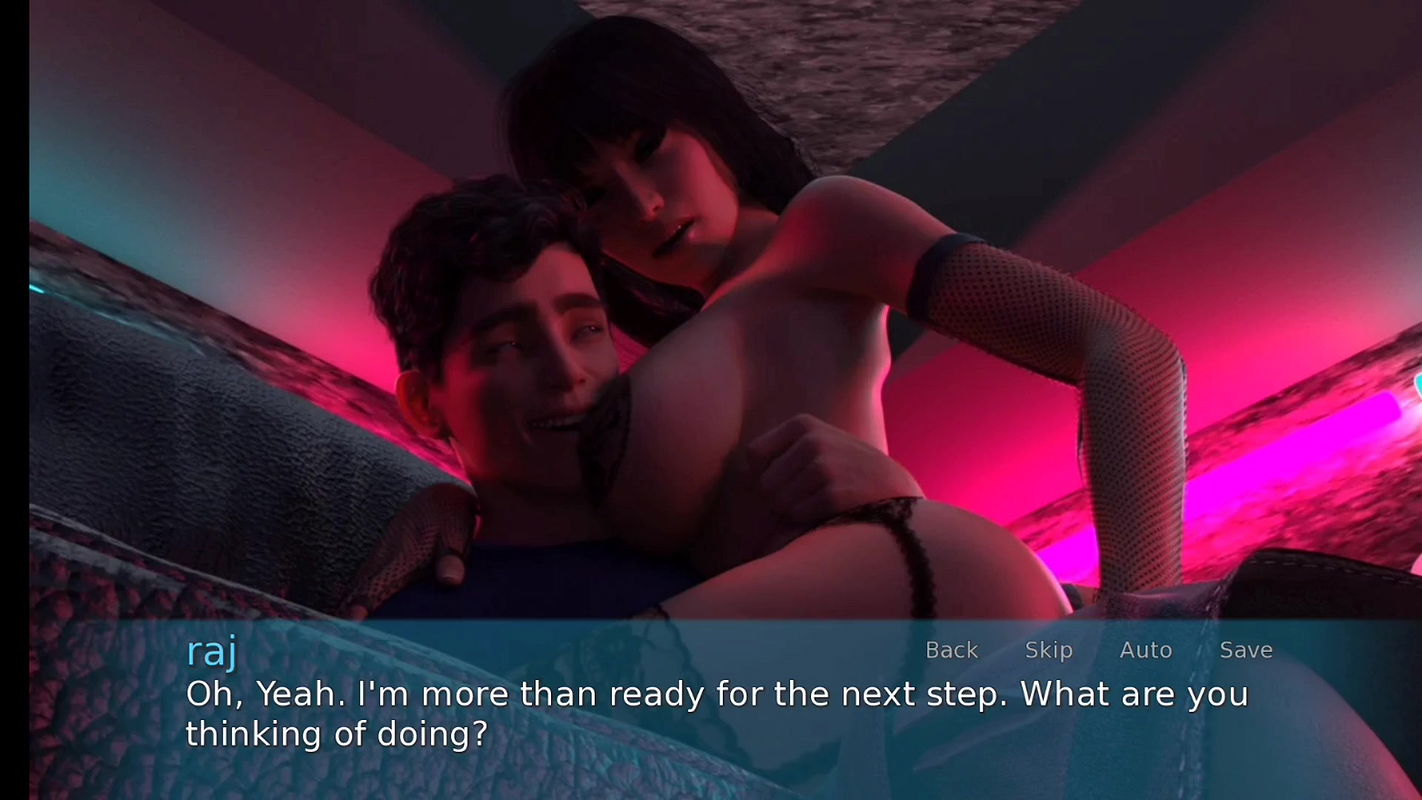Viewport: 1422px width, 800px height.
Task: Click Skip to fast-forward text
Action: (x=1048, y=650)
